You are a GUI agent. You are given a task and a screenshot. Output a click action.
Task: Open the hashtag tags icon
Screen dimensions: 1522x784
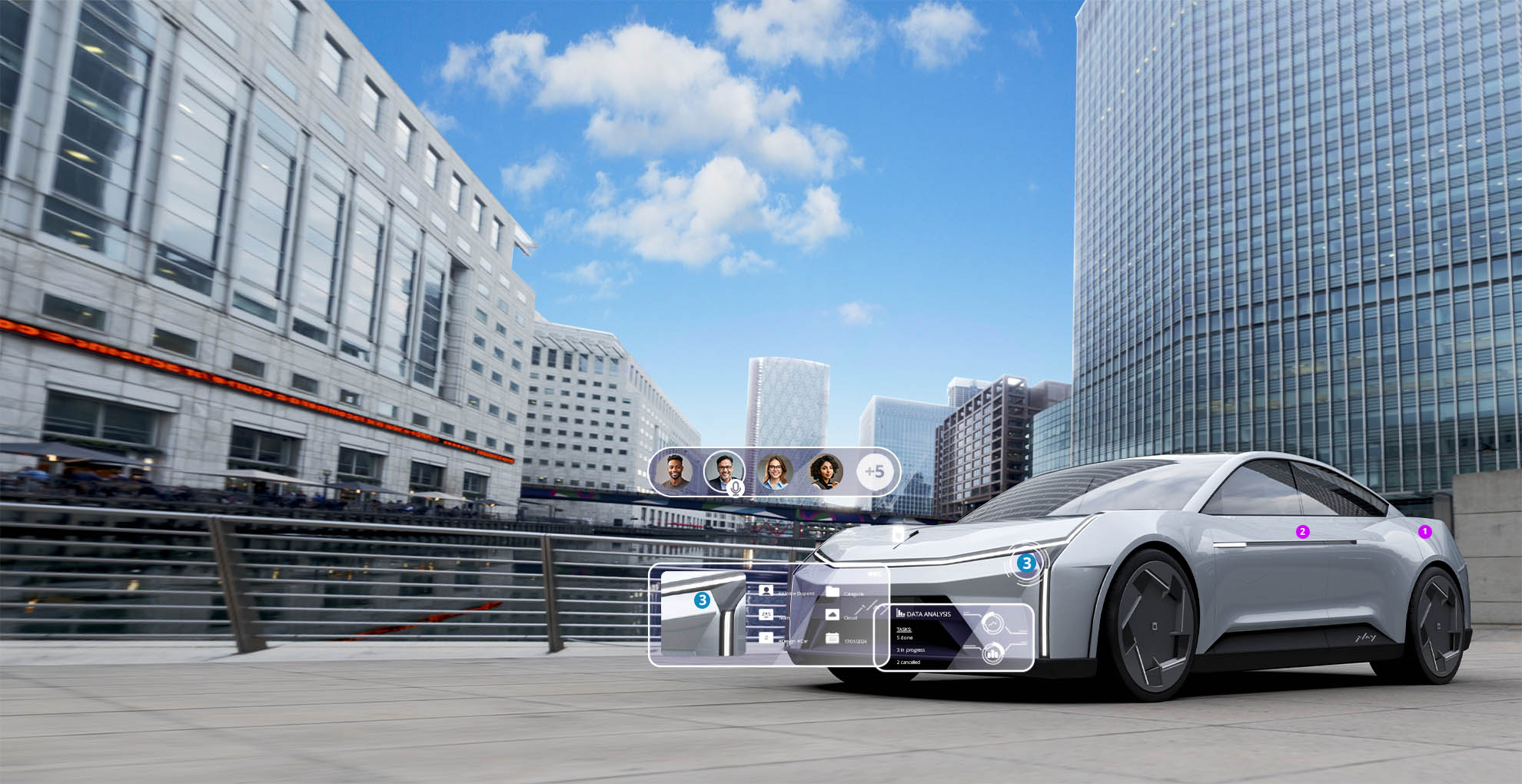point(766,638)
